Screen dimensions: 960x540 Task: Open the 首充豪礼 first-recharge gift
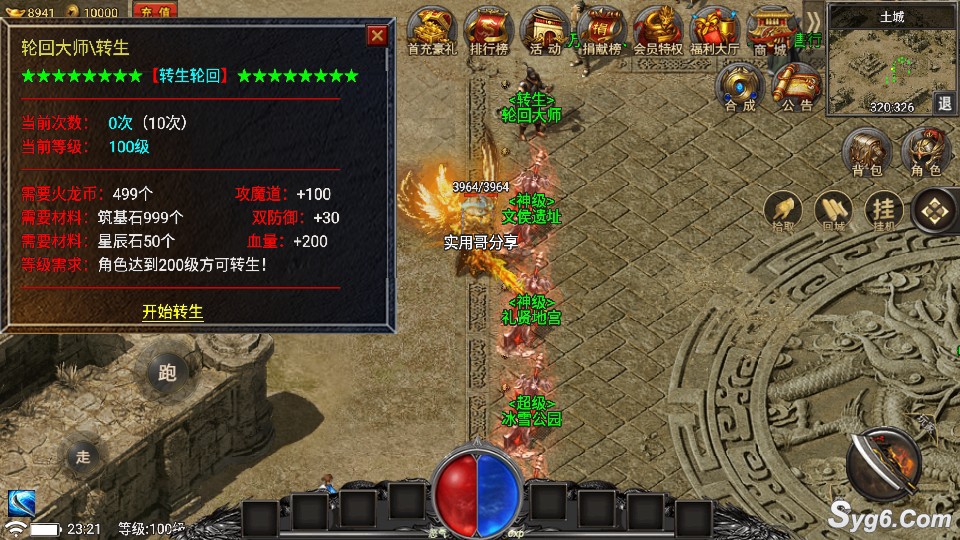pyautogui.click(x=432, y=30)
